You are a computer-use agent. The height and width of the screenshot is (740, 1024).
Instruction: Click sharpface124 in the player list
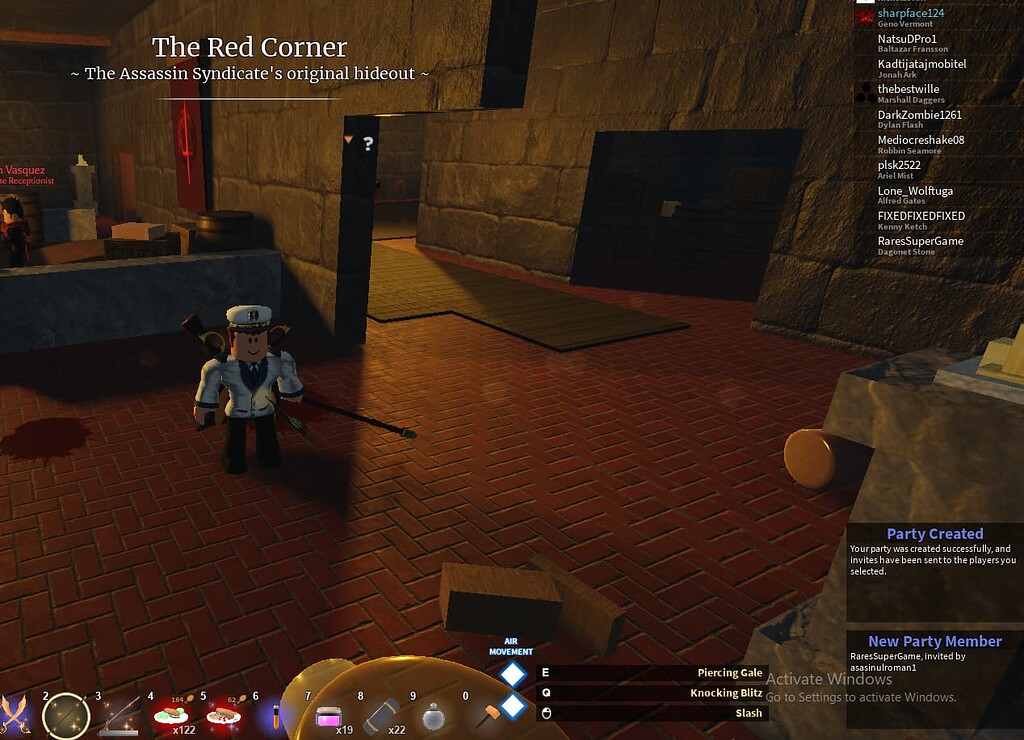point(910,14)
